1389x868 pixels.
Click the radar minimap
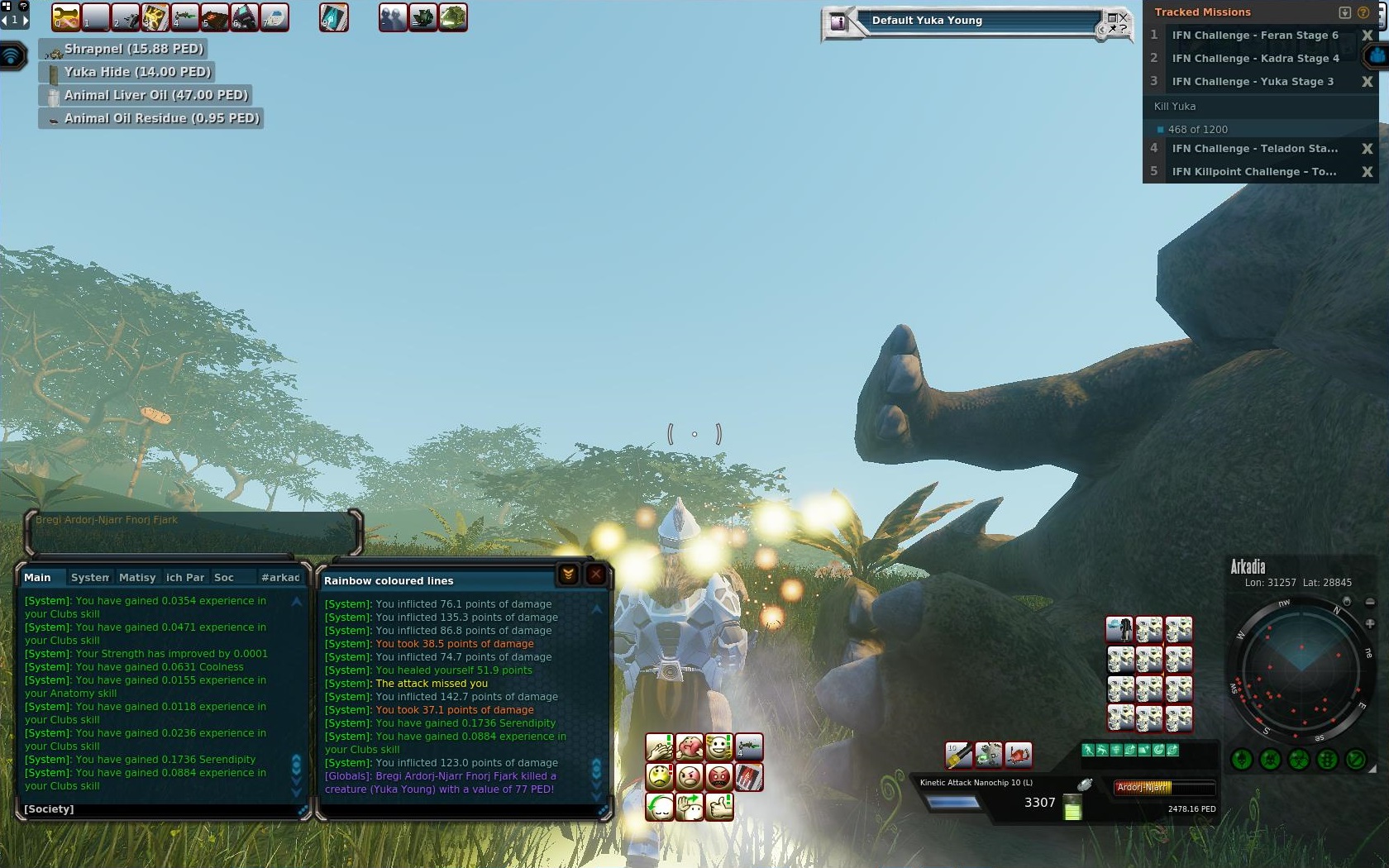[1301, 670]
